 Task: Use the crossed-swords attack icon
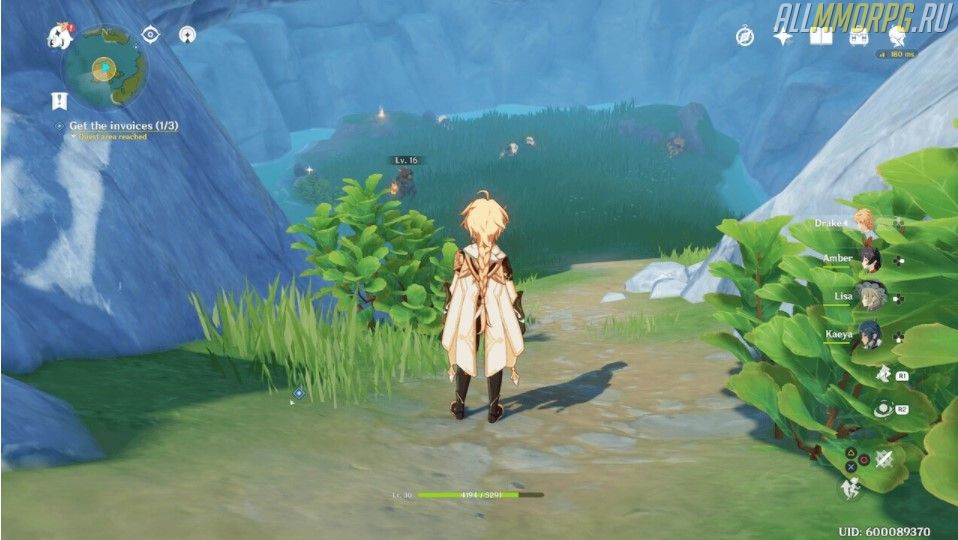click(x=883, y=459)
